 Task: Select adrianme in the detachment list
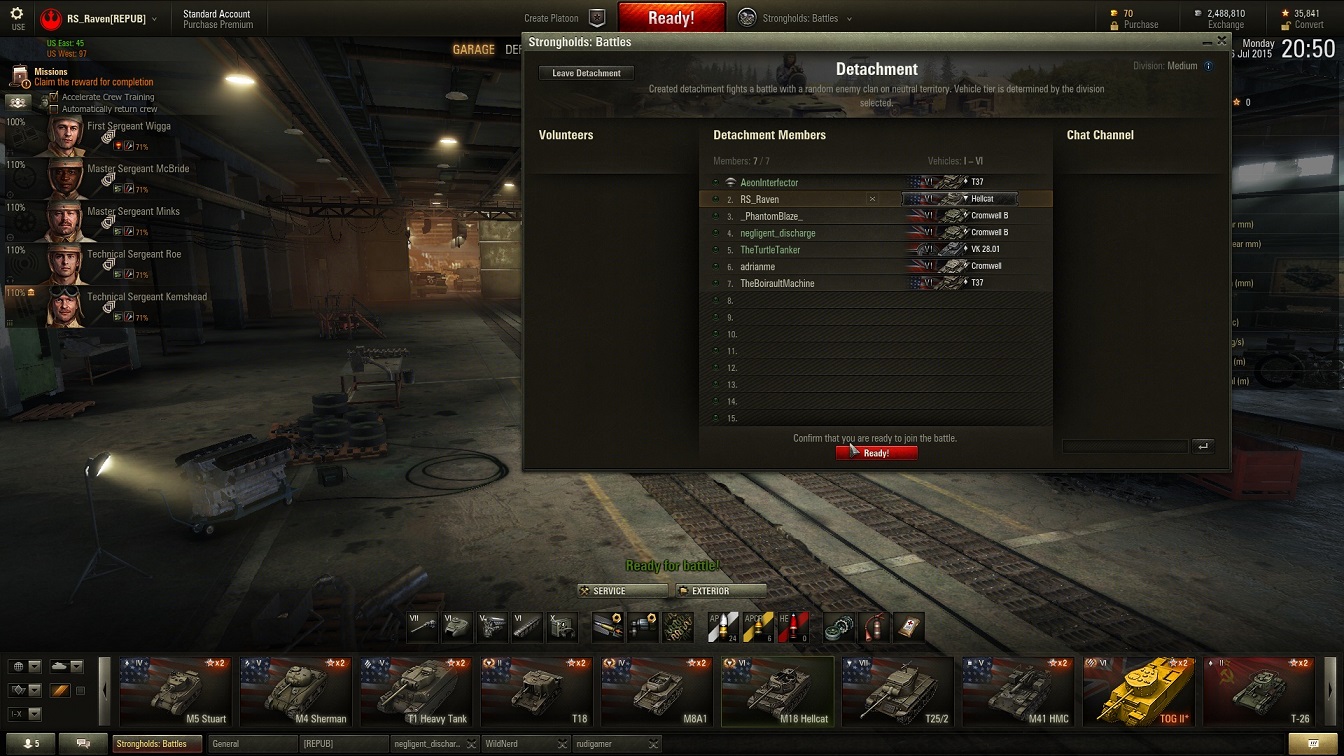point(758,267)
